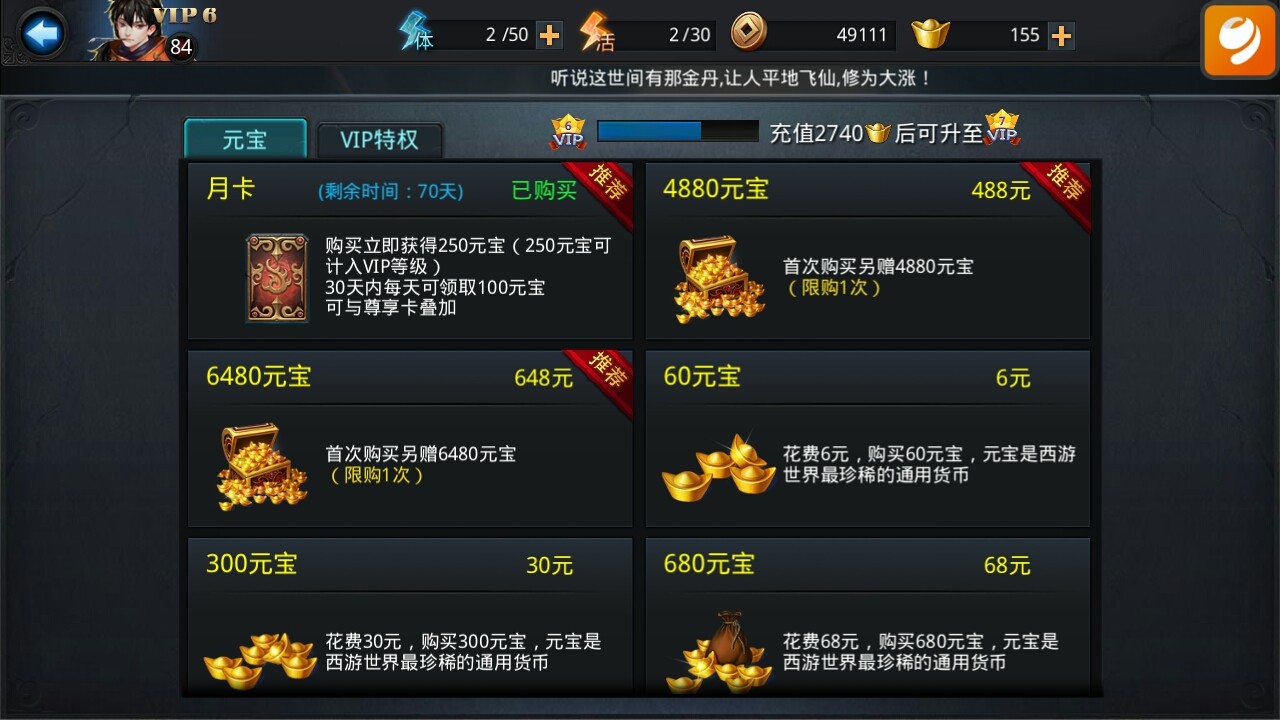Tap the gold ingots image on 60元宝 card

pos(716,470)
